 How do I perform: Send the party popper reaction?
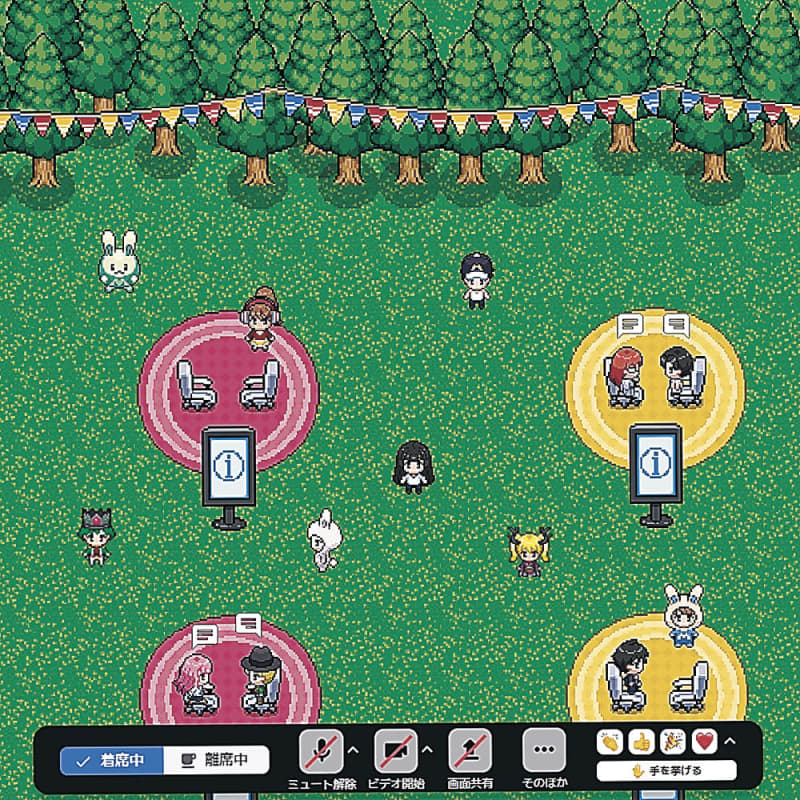tap(673, 742)
